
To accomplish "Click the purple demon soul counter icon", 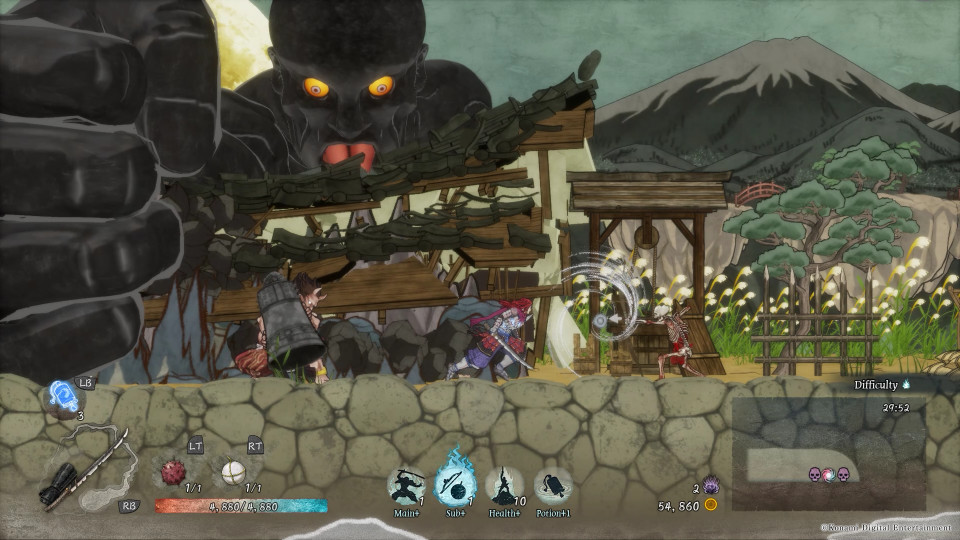I will [711, 486].
